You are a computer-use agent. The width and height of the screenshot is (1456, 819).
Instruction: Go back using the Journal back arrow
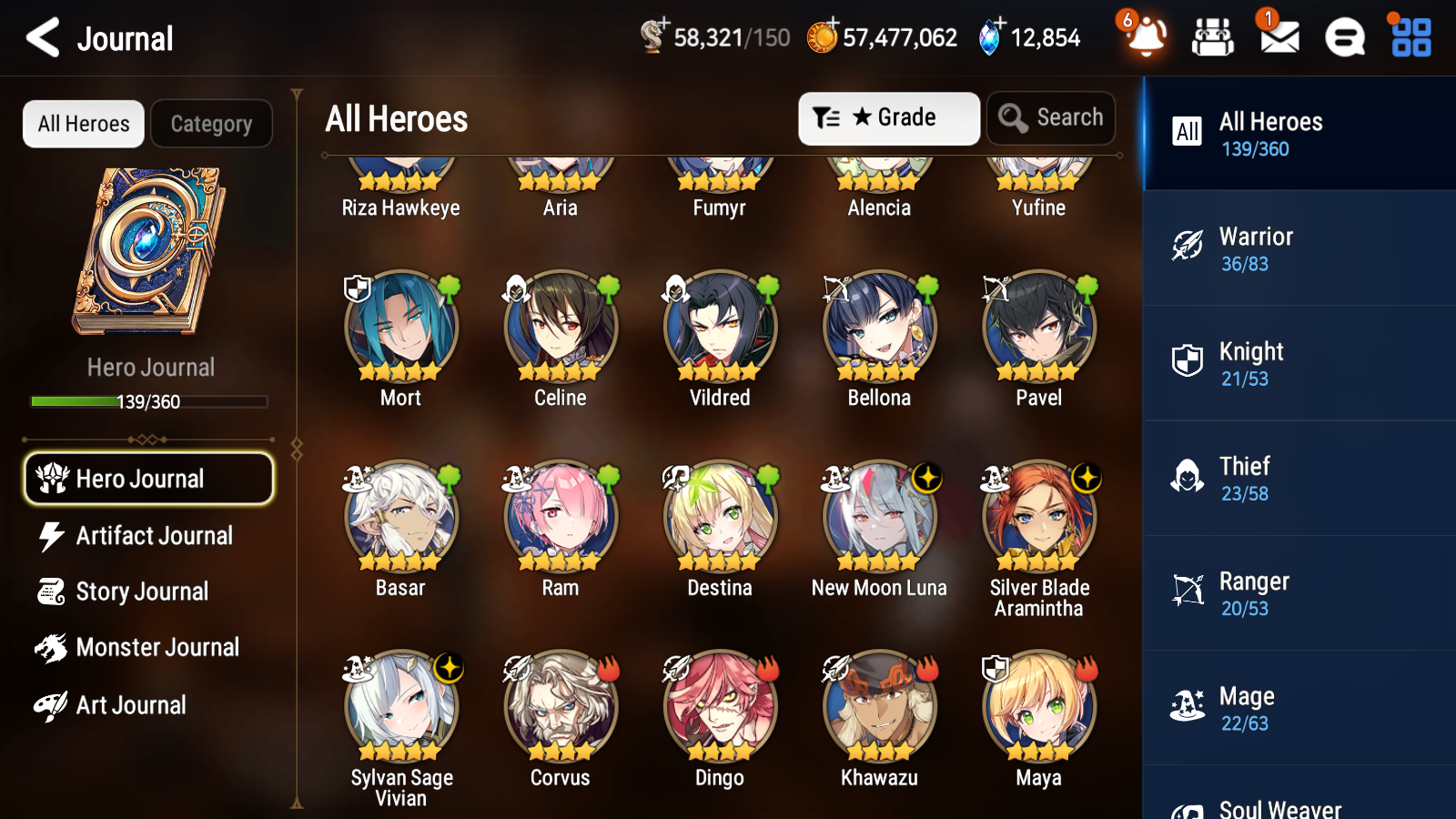[x=41, y=37]
